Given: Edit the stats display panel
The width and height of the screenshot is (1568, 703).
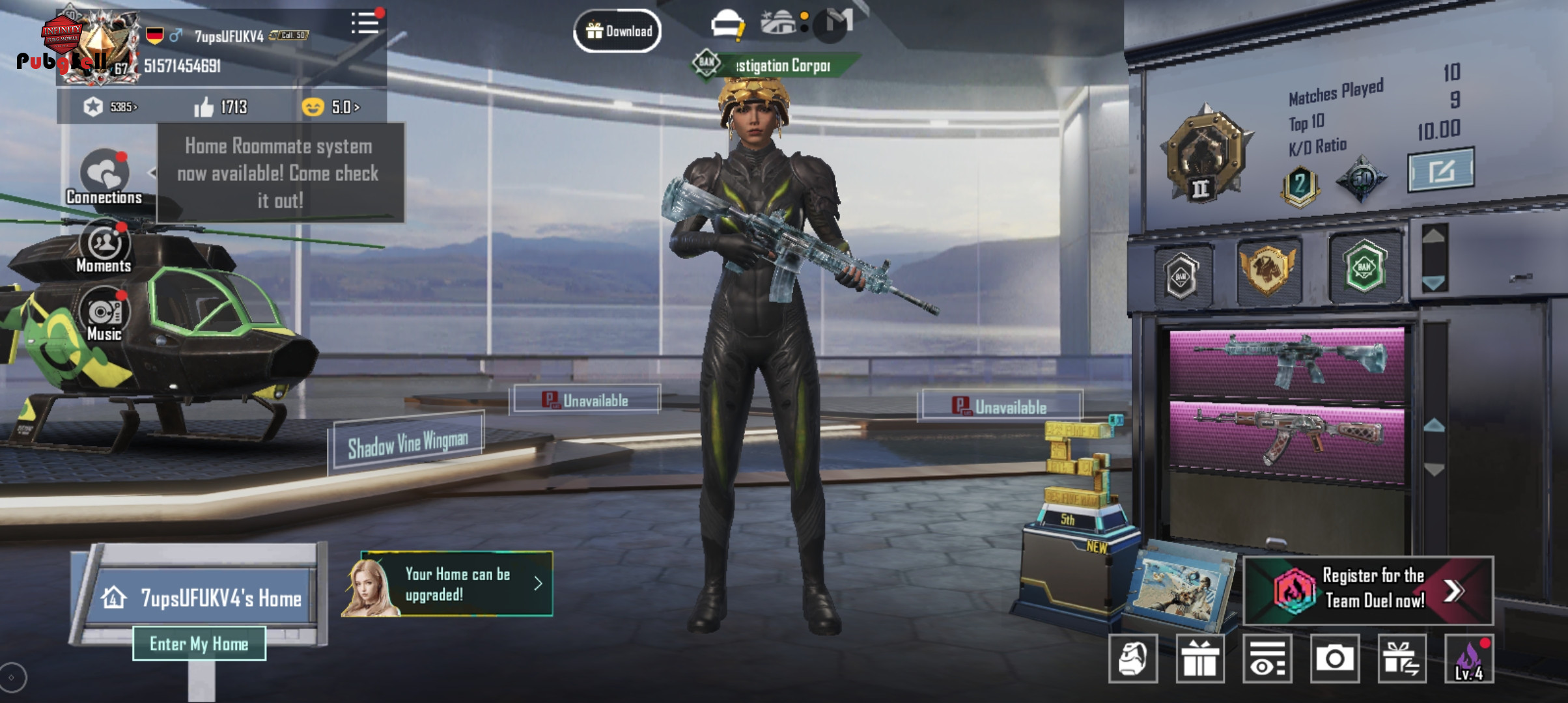Looking at the screenshot, I should tap(1440, 171).
